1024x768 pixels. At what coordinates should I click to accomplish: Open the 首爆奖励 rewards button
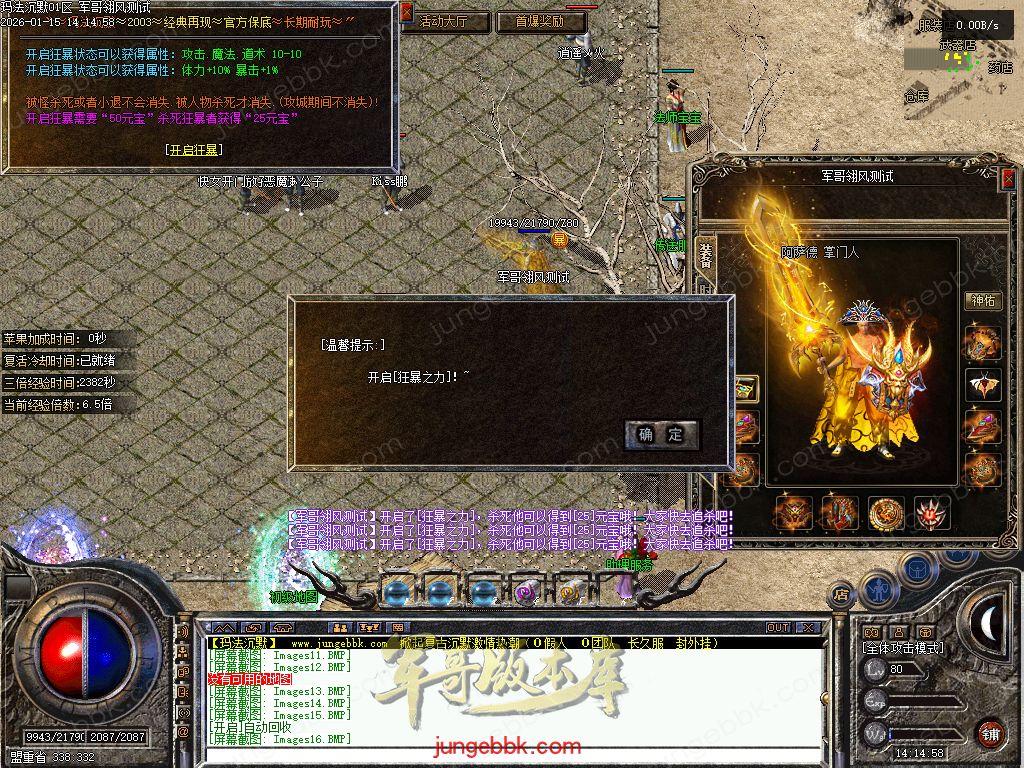tap(540, 21)
